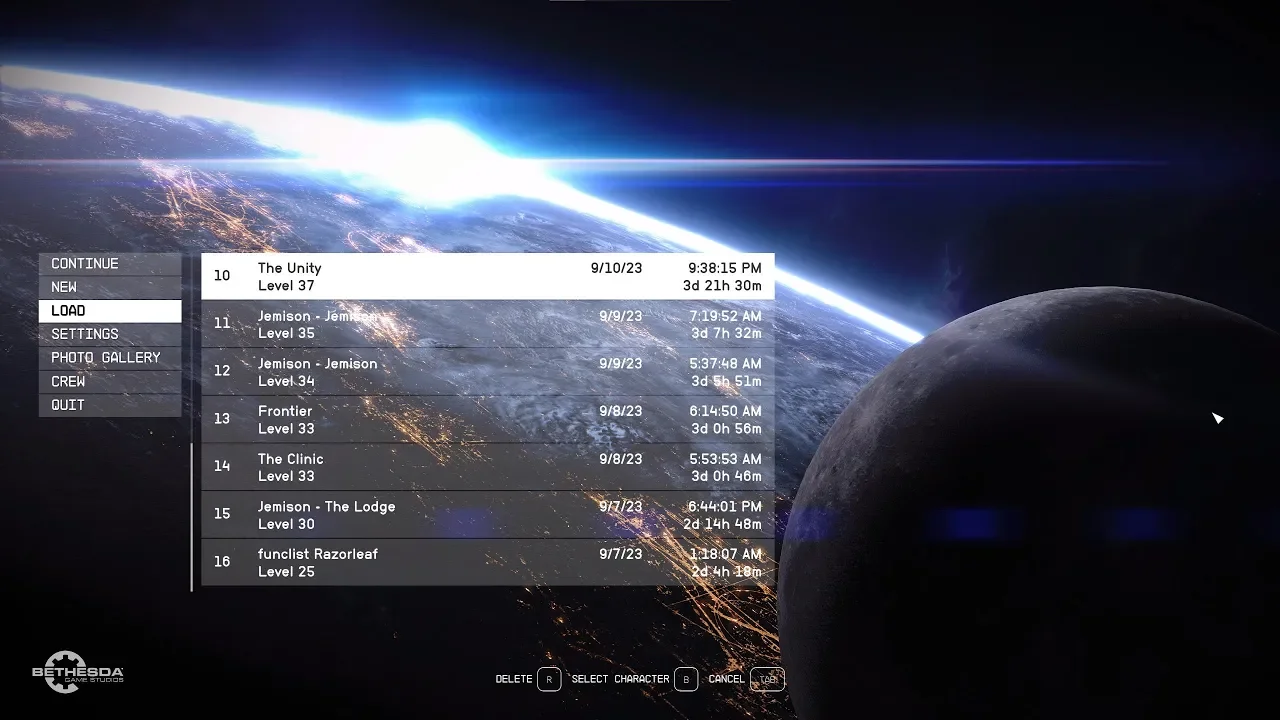The image size is (1280, 720).
Task: Load save 10 The Unity Level 37
Action: [x=487, y=277]
